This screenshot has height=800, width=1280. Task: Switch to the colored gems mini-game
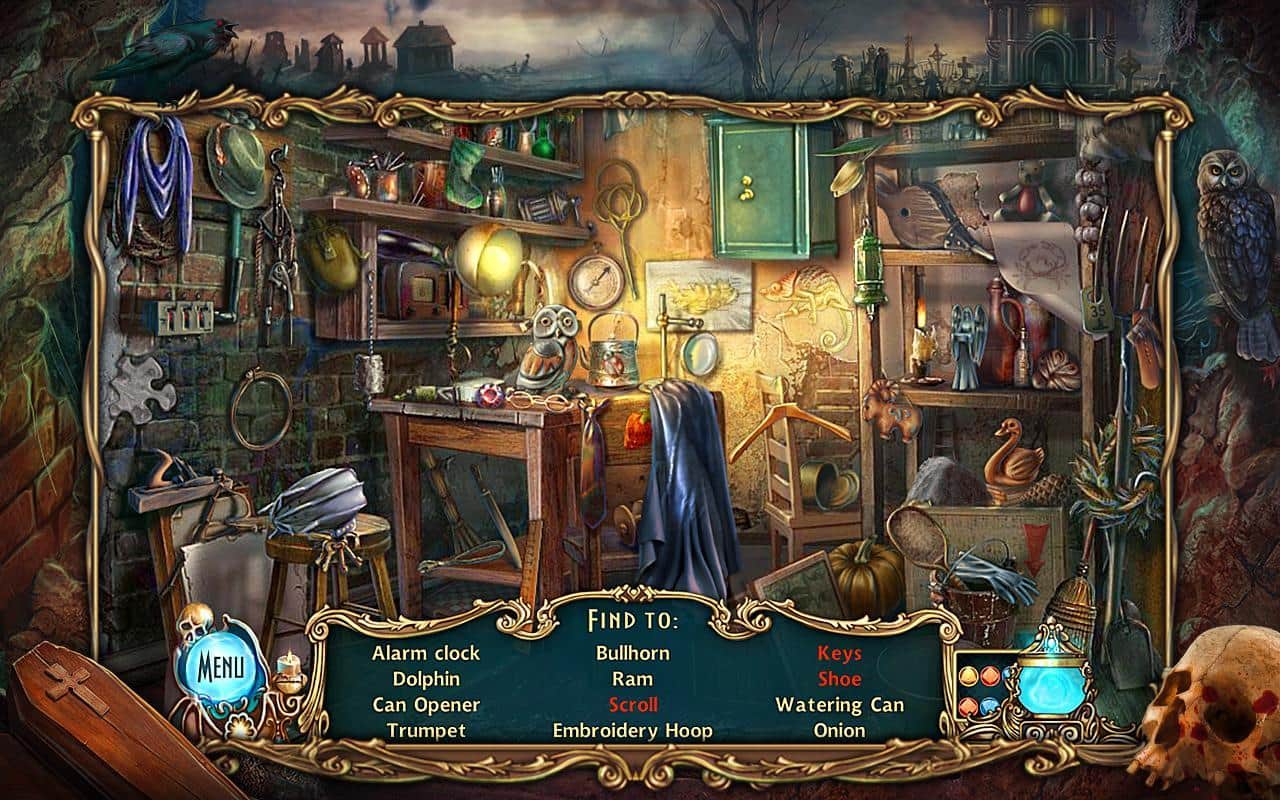point(977,692)
